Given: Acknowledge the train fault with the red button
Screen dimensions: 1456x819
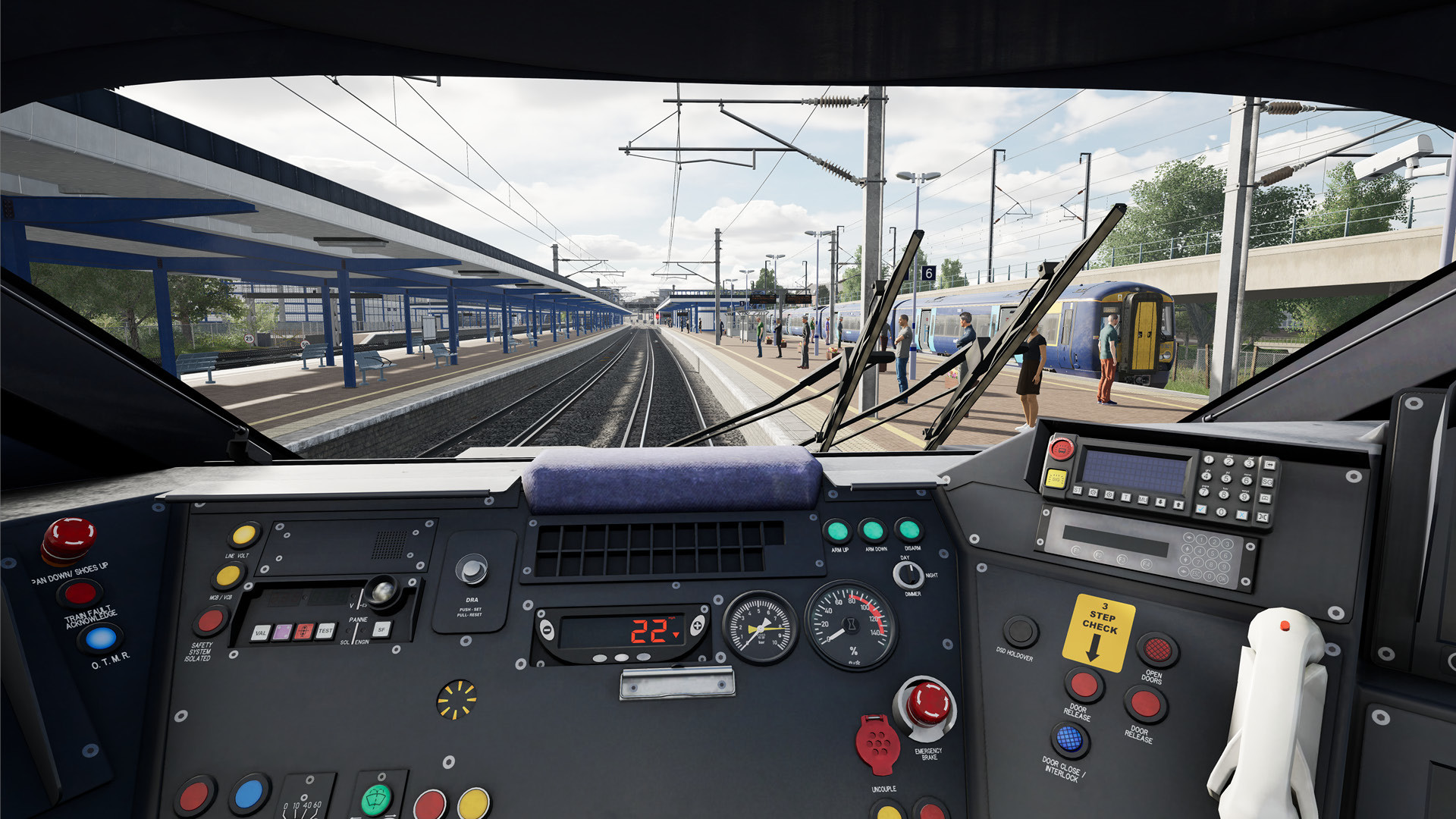Looking at the screenshot, I should point(80,593).
